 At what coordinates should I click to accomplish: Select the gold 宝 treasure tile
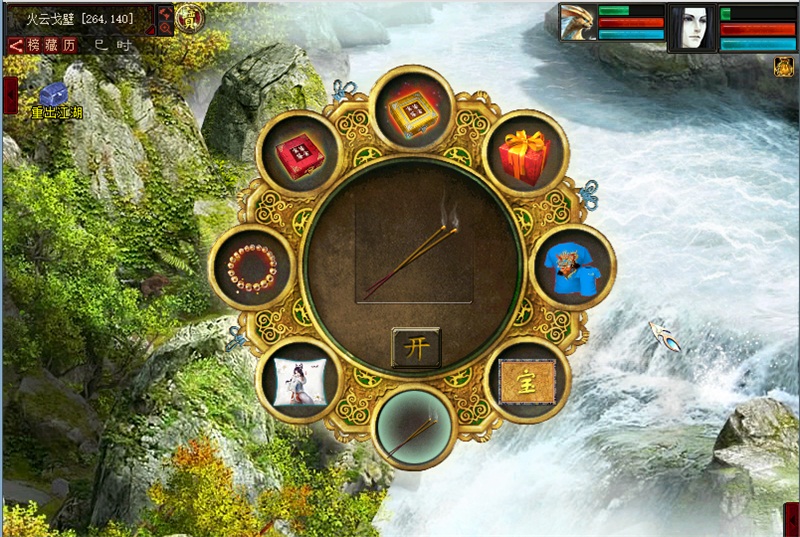pyautogui.click(x=526, y=380)
